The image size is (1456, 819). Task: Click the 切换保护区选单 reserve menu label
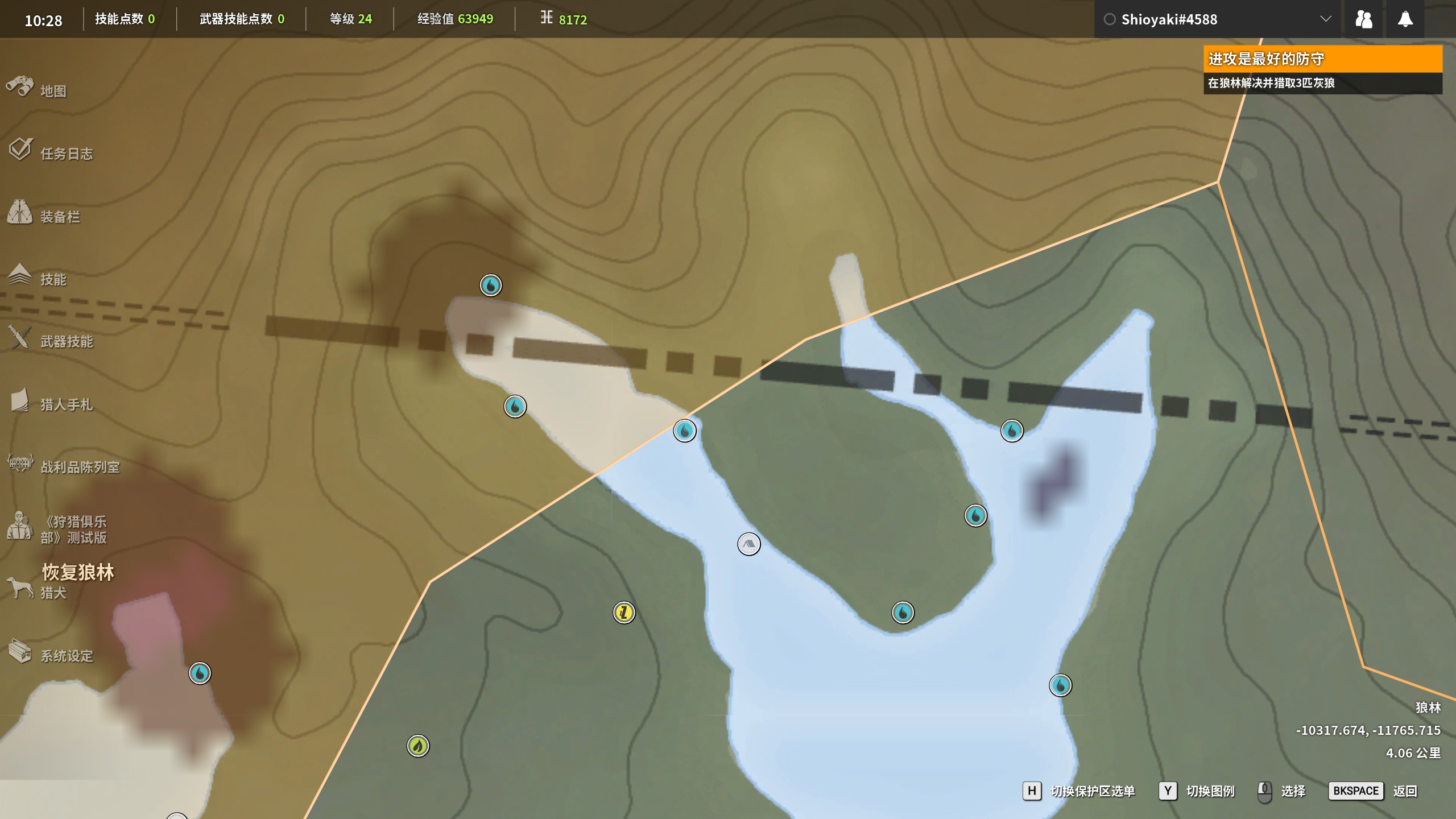click(1093, 791)
